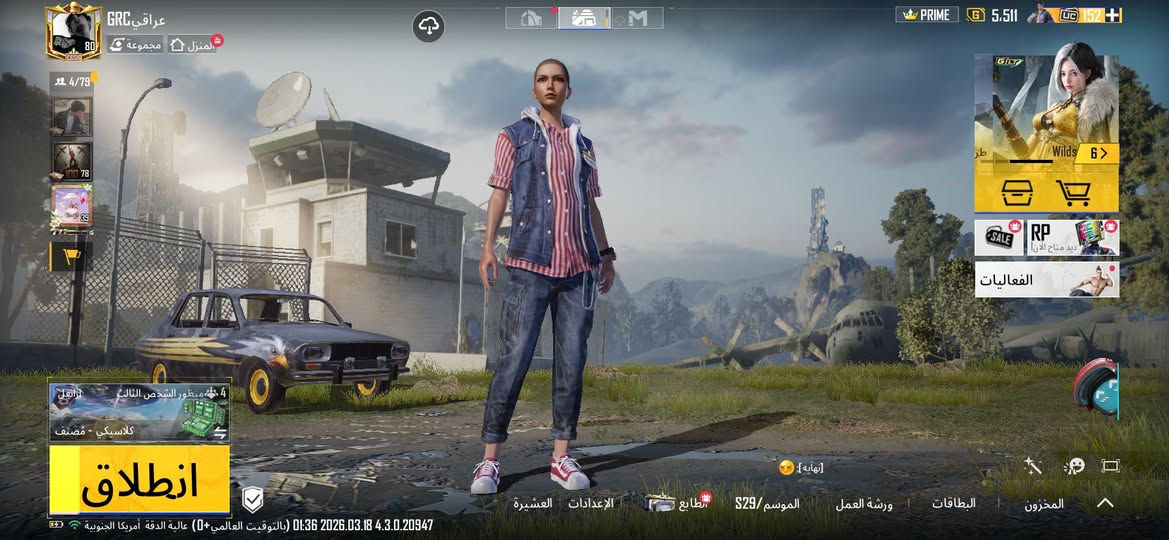The width and height of the screenshot is (1169, 540).
Task: Tap the yellow انطلاق start button
Action: pyautogui.click(x=139, y=481)
